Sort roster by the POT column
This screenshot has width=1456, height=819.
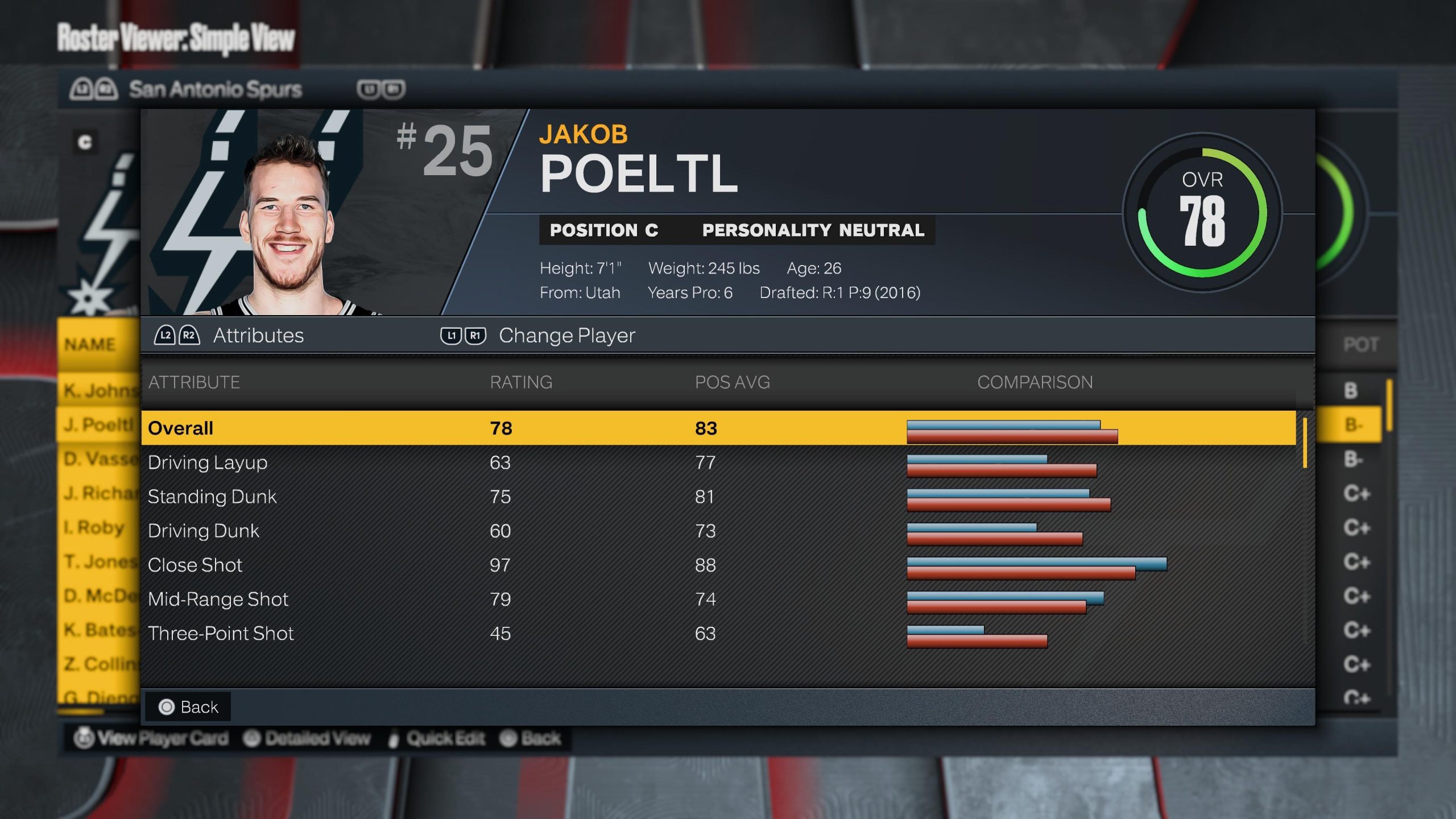coord(1360,344)
